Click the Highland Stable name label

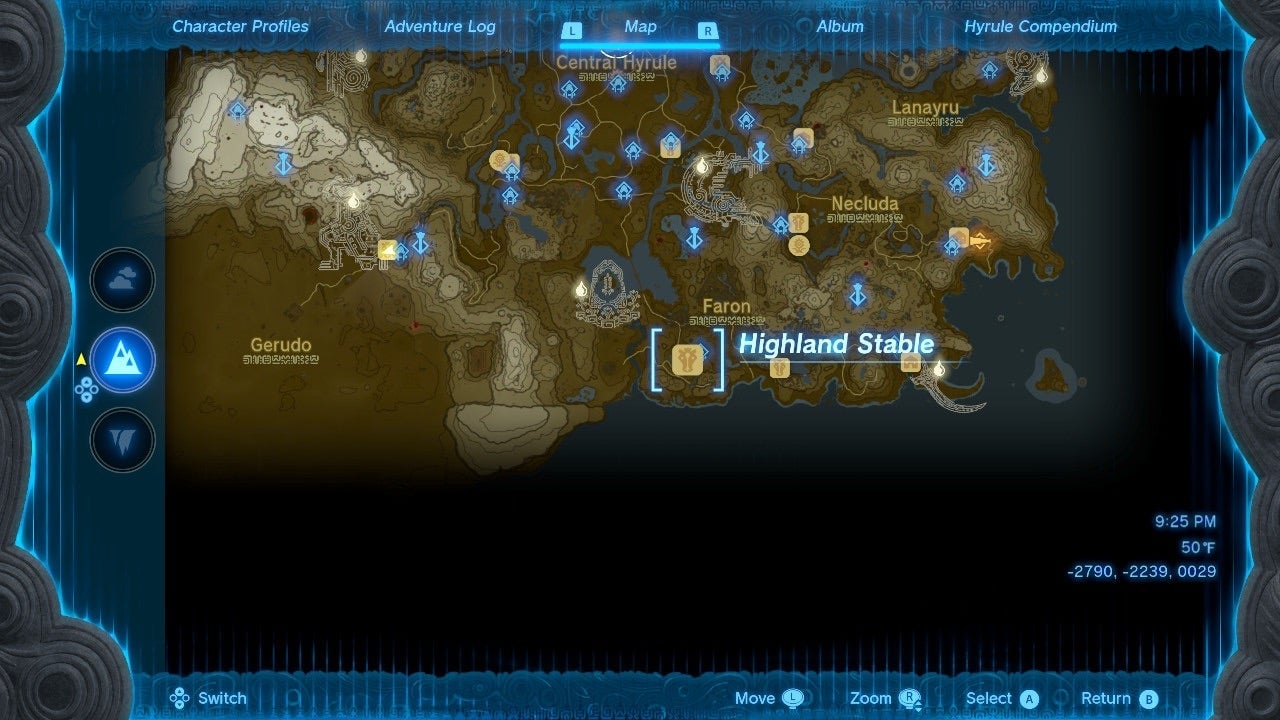(836, 344)
